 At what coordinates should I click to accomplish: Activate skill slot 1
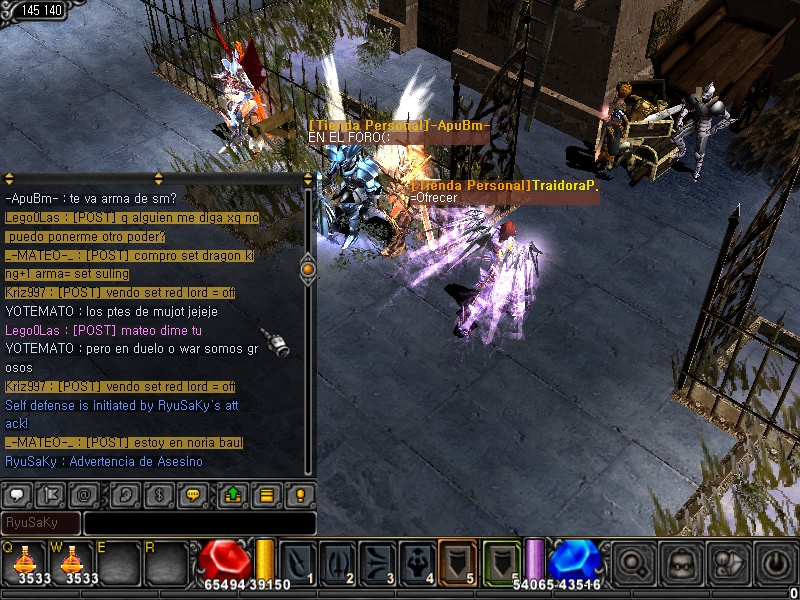(298, 562)
